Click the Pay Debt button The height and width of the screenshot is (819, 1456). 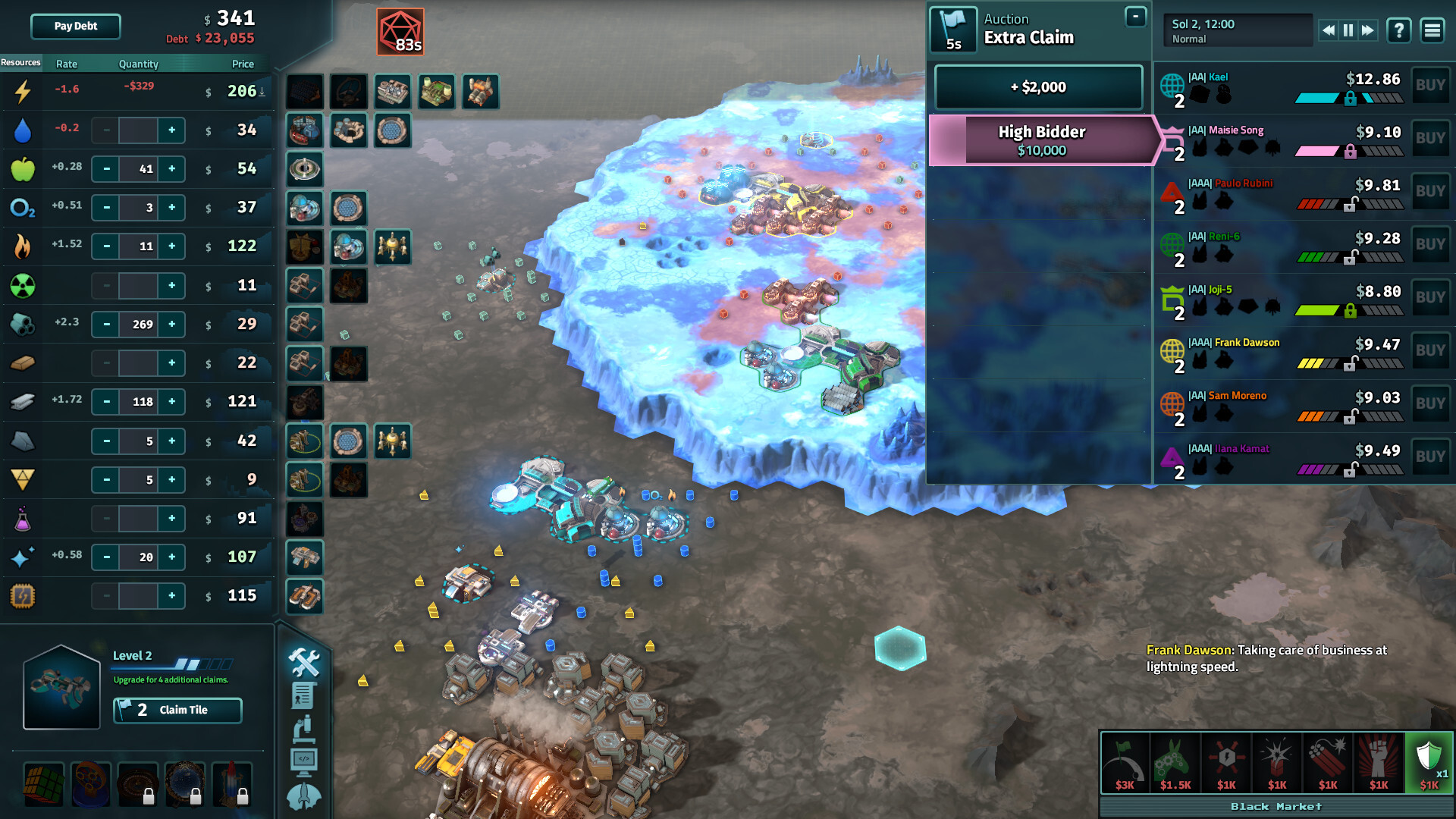point(74,27)
